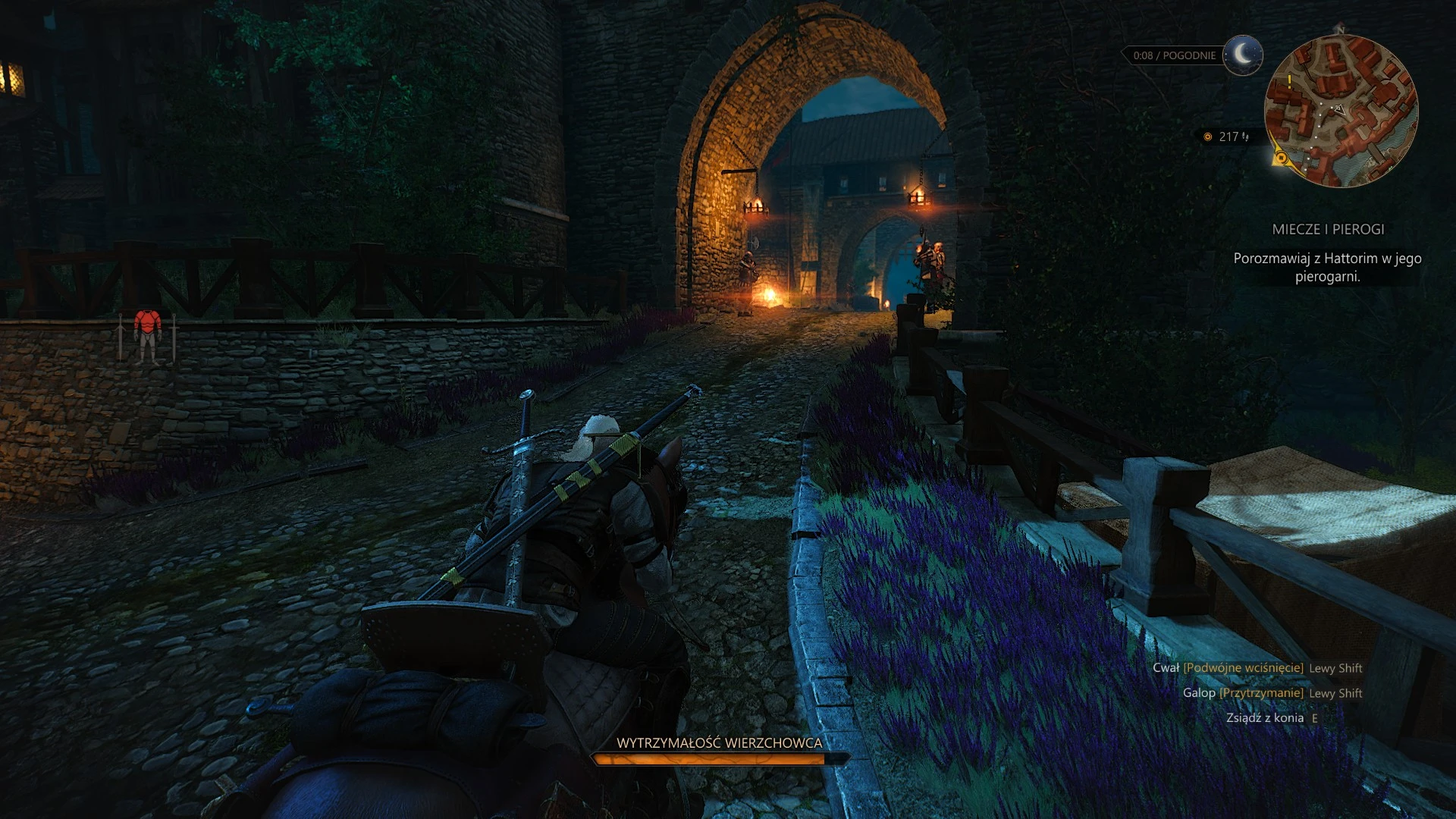Open the circular minimap

[1341, 111]
